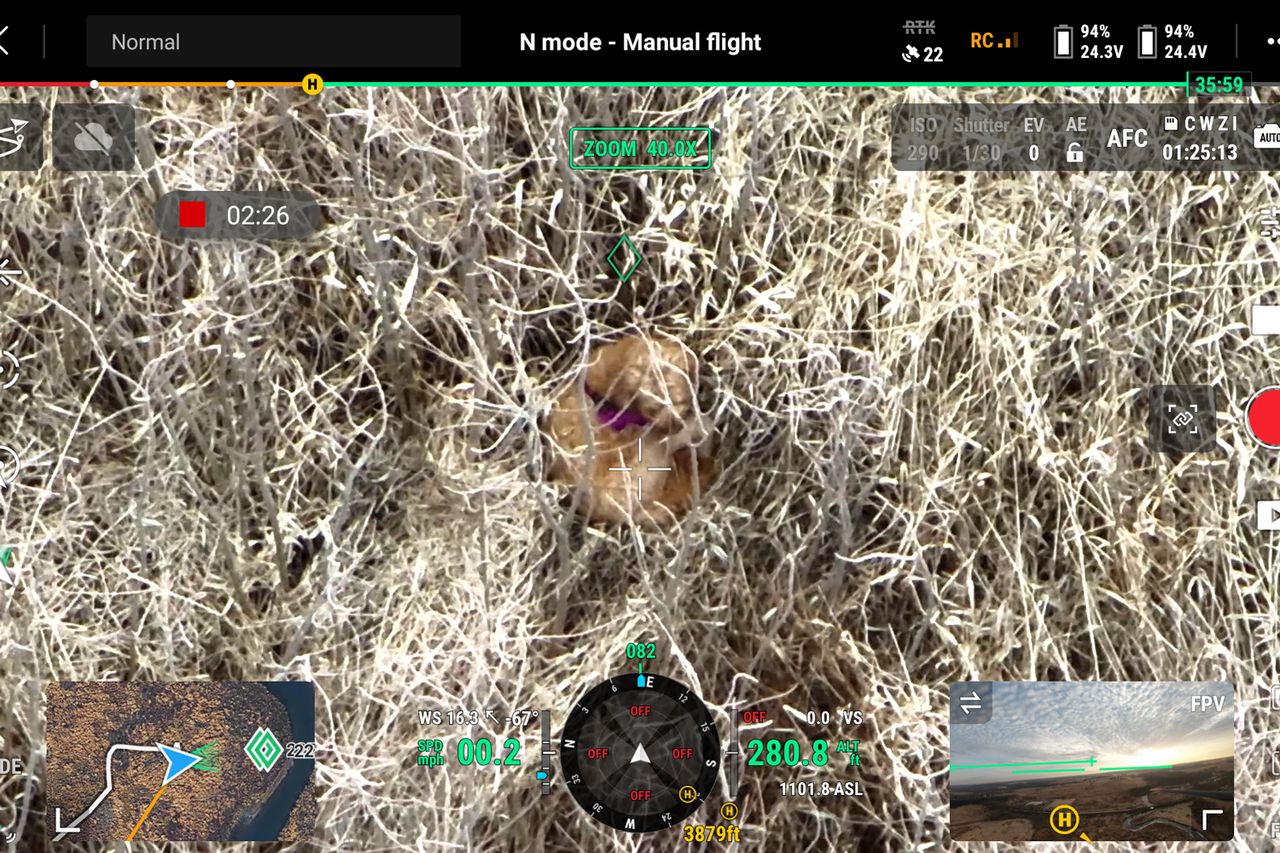Stop the 02:26 video recording
Image resolution: width=1280 pixels, height=853 pixels.
coord(192,215)
